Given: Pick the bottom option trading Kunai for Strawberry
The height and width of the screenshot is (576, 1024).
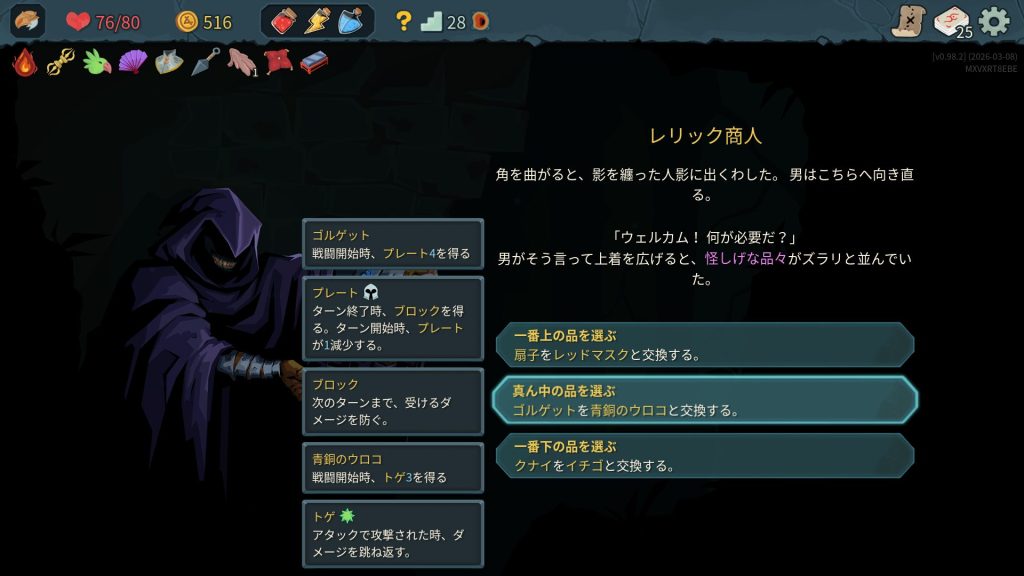Looking at the screenshot, I should [x=704, y=456].
